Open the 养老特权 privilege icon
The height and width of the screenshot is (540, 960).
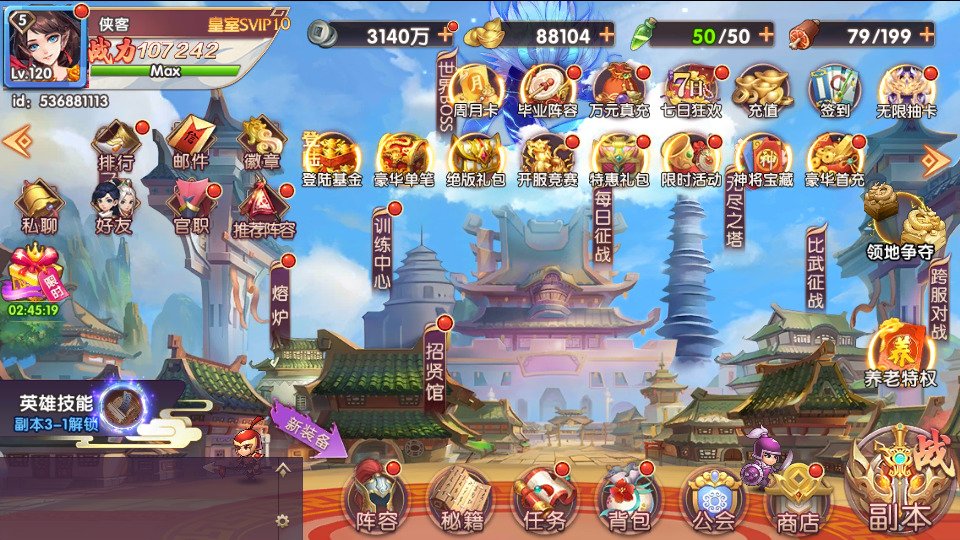coord(900,356)
